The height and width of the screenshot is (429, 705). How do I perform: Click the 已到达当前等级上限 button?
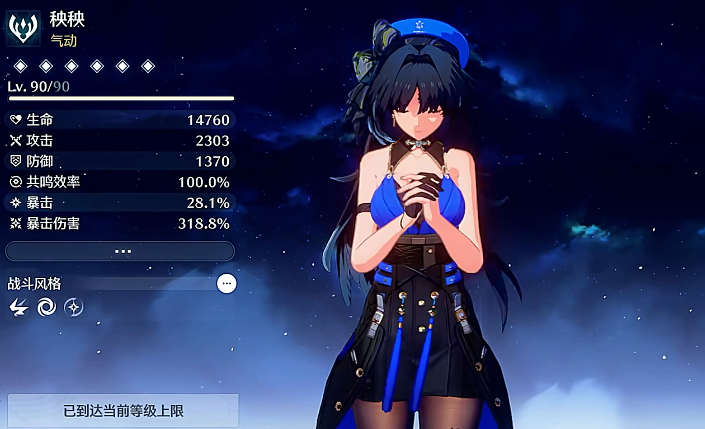point(123,410)
